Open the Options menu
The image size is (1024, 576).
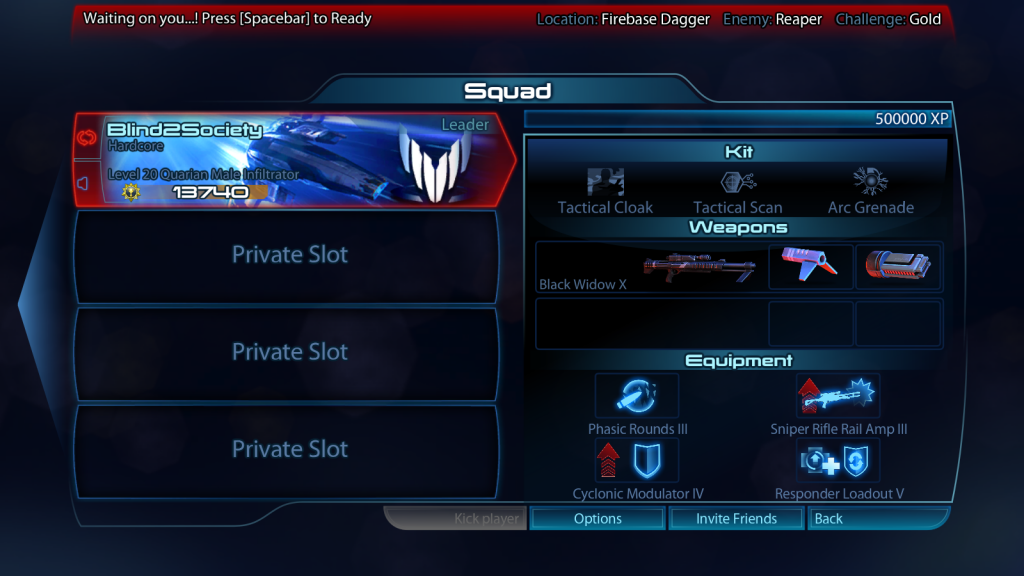[x=598, y=518]
